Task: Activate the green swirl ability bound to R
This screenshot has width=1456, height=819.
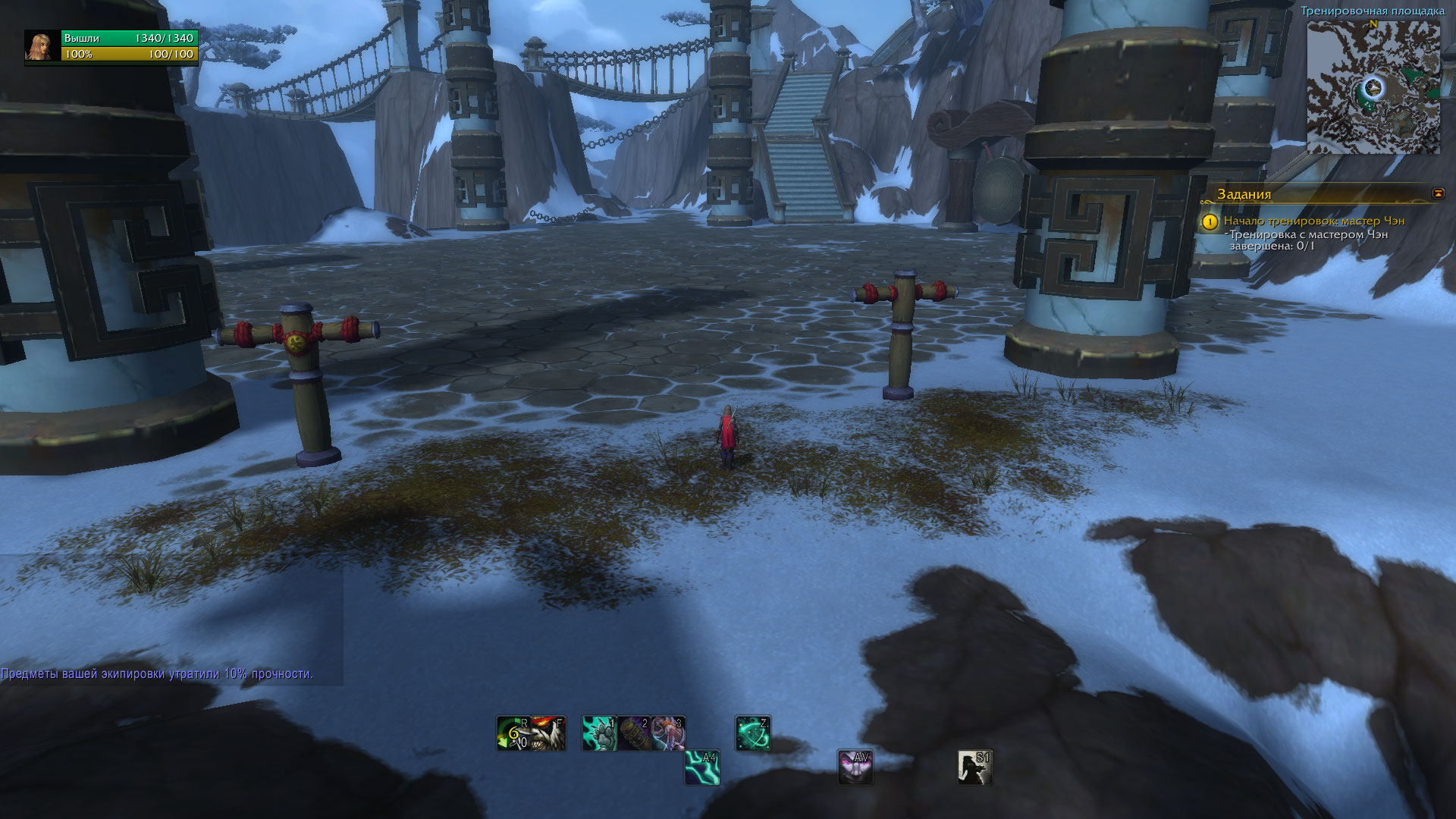Action: pos(513,733)
